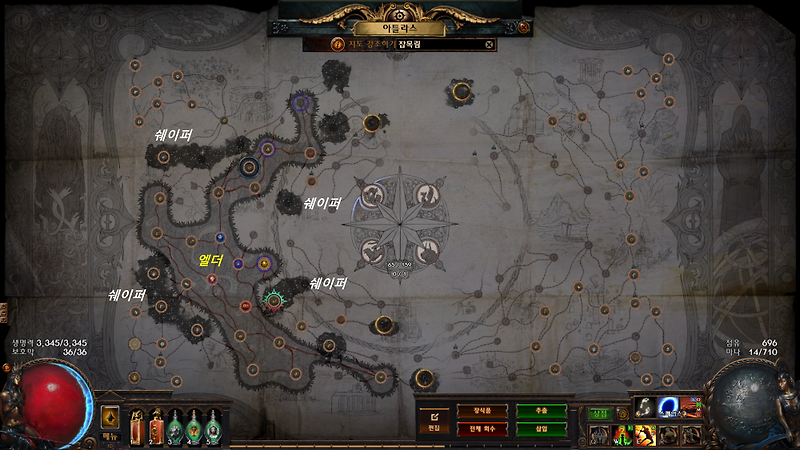800x450 pixels.
Task: Click the spade icon beside the life globe
Action: click(109, 417)
